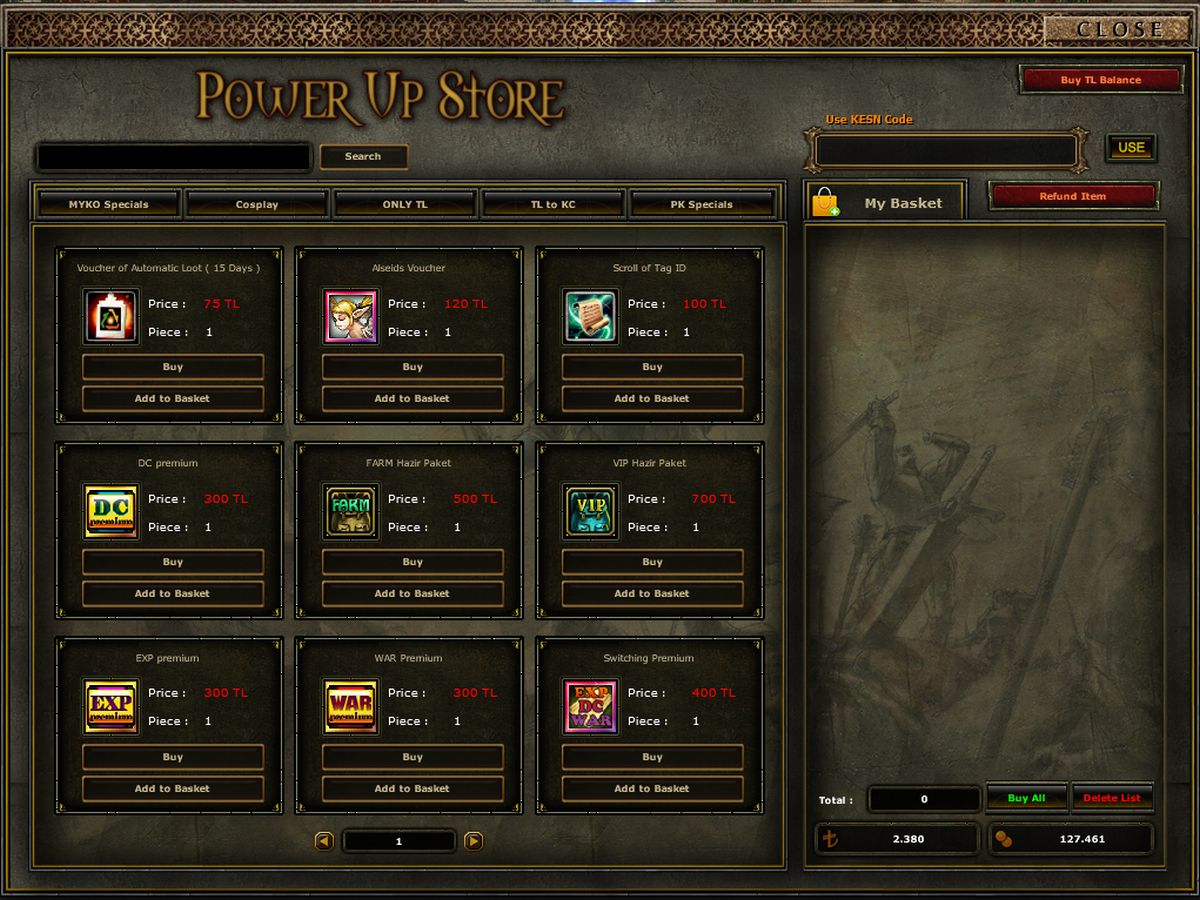Buy the VIP Hazir Paket
The height and width of the screenshot is (900, 1200).
pyautogui.click(x=652, y=562)
